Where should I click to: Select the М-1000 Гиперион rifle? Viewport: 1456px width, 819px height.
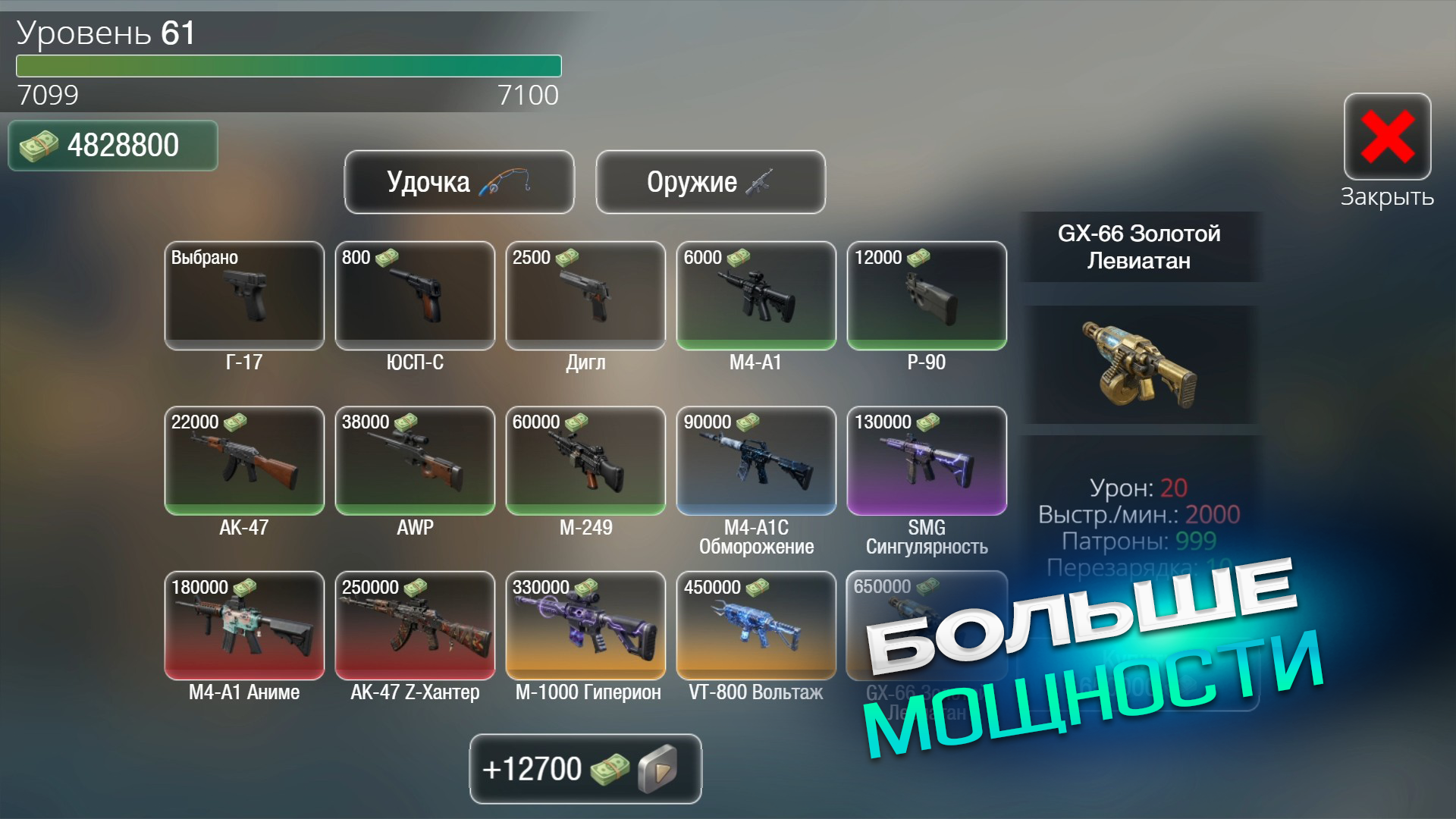[585, 625]
